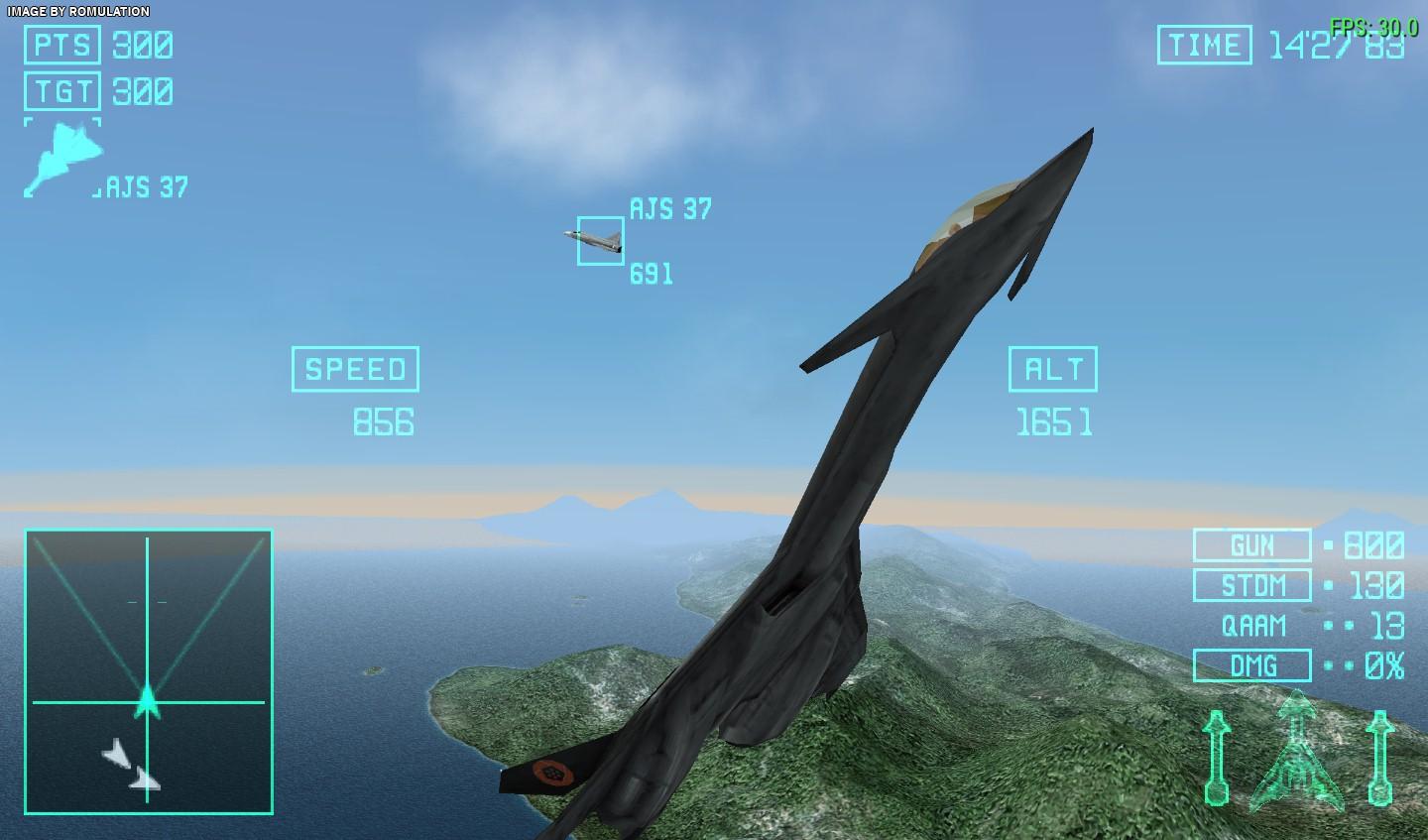Choose the STDM missile weapon
1428x840 pixels.
point(1251,585)
